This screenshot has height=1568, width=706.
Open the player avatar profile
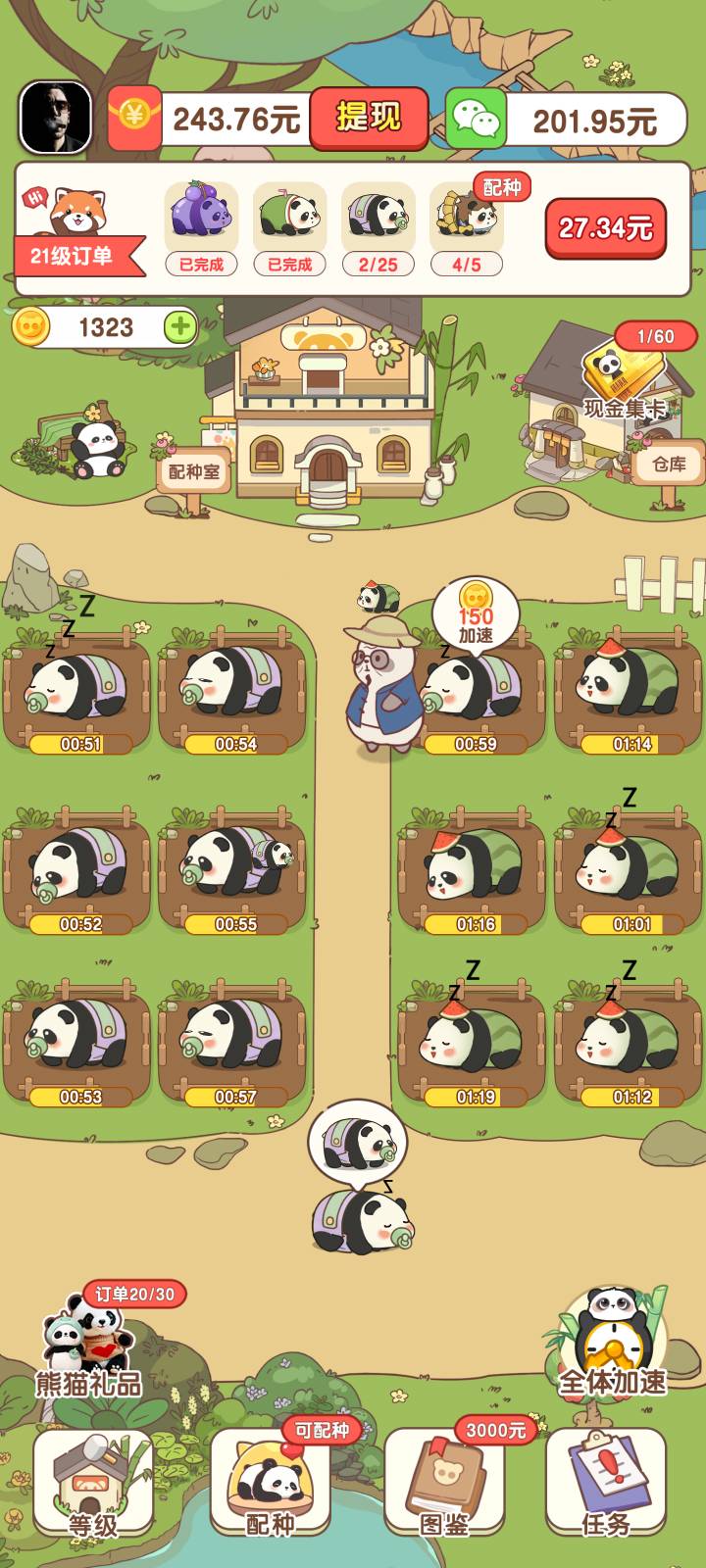56,118
